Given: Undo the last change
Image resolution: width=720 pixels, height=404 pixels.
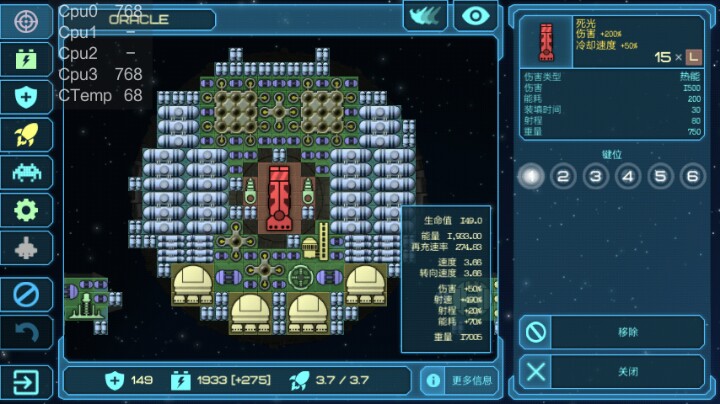Looking at the screenshot, I should tap(26, 332).
